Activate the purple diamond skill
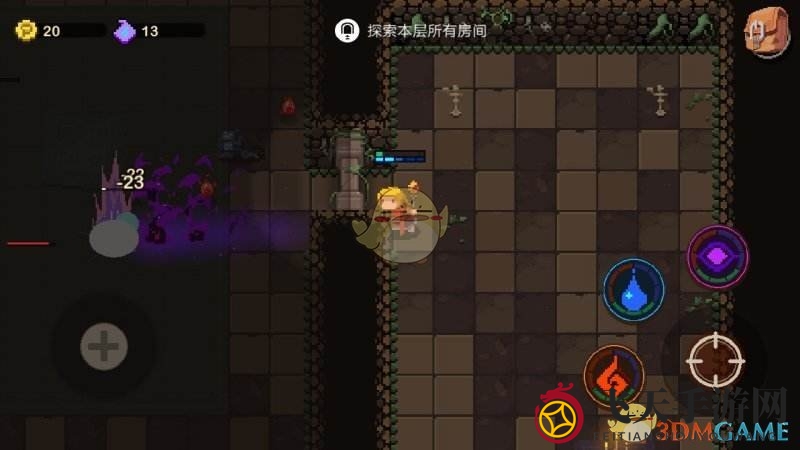The width and height of the screenshot is (800, 450). point(718,258)
